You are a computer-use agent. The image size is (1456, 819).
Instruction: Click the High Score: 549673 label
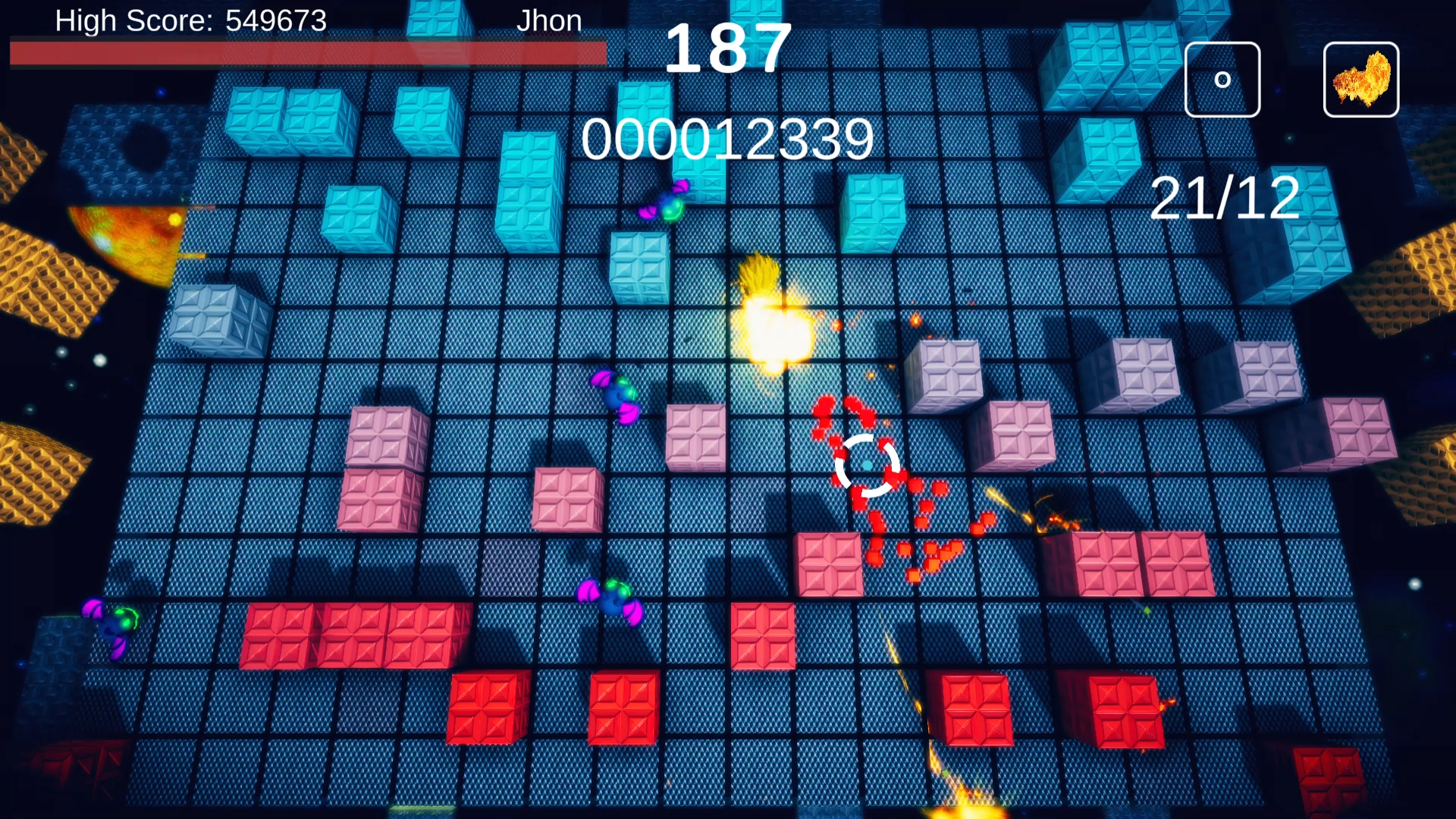(191, 20)
